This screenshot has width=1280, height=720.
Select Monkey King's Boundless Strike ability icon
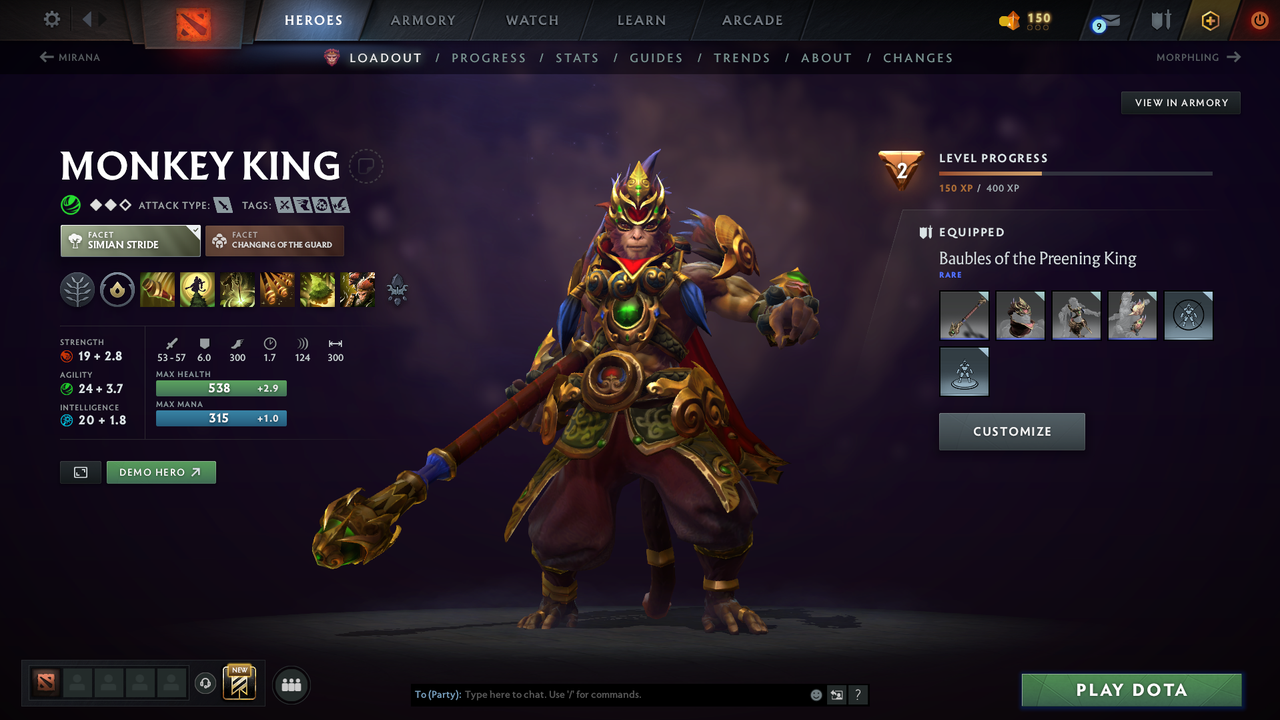pyautogui.click(x=158, y=290)
